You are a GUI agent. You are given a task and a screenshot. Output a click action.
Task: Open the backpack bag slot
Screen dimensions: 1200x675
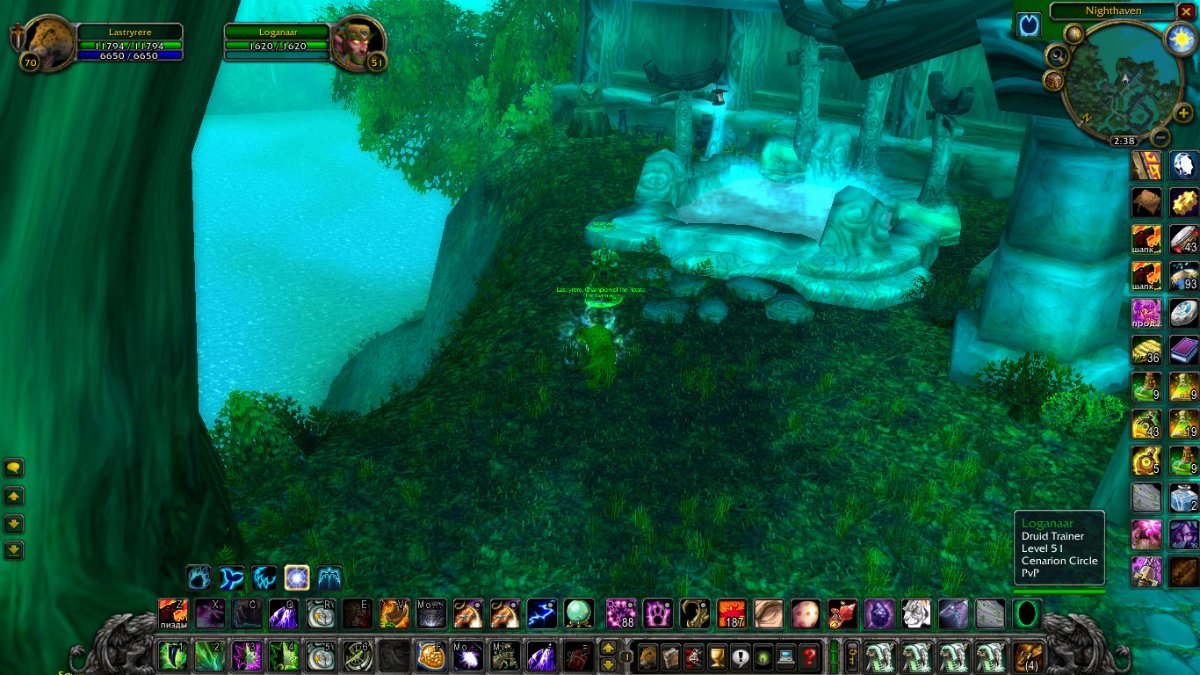point(1028,657)
